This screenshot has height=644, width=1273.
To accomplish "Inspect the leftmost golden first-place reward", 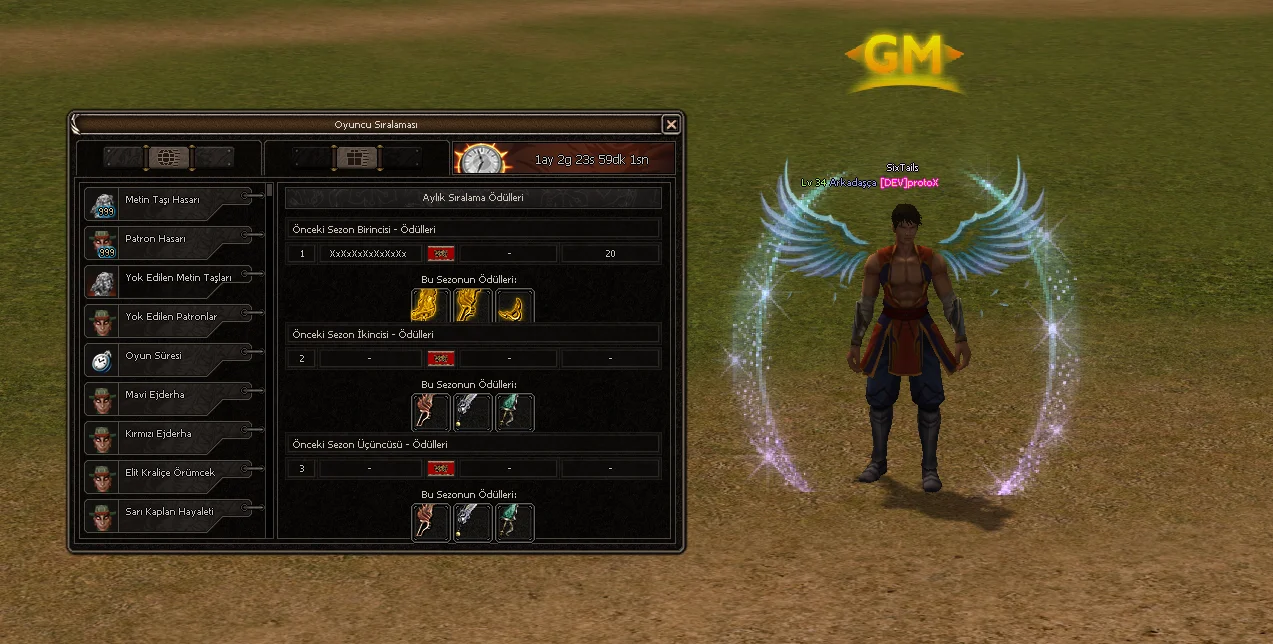I will tap(430, 306).
